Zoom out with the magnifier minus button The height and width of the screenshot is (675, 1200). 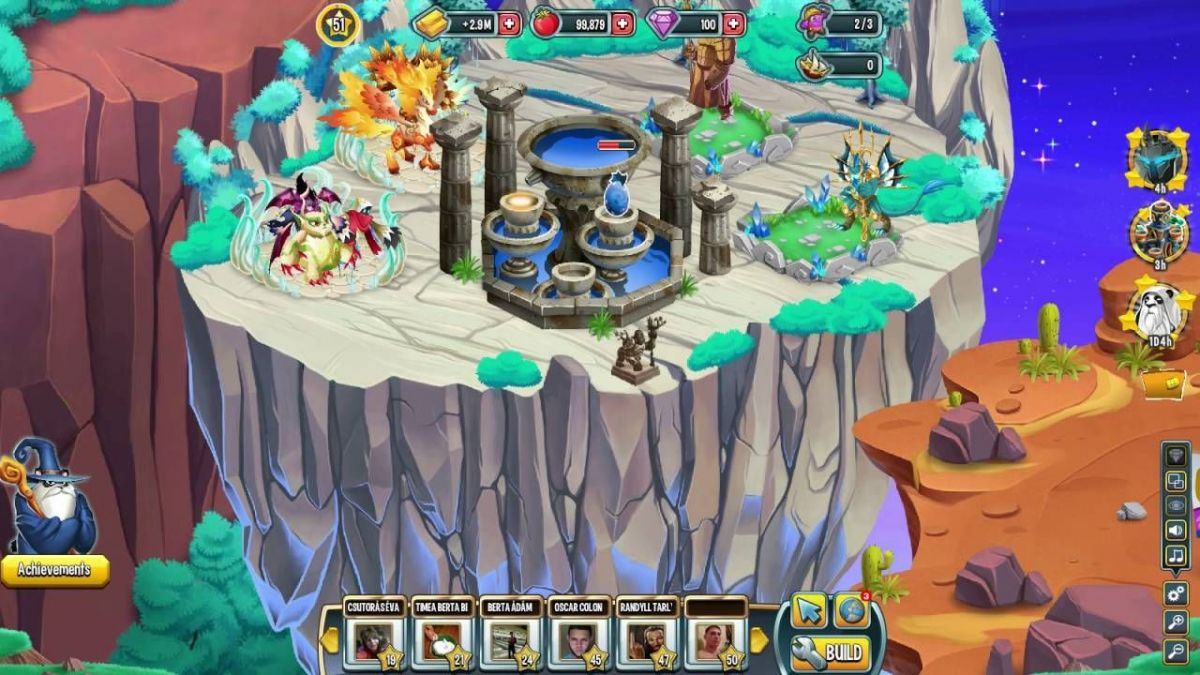[x=1176, y=652]
